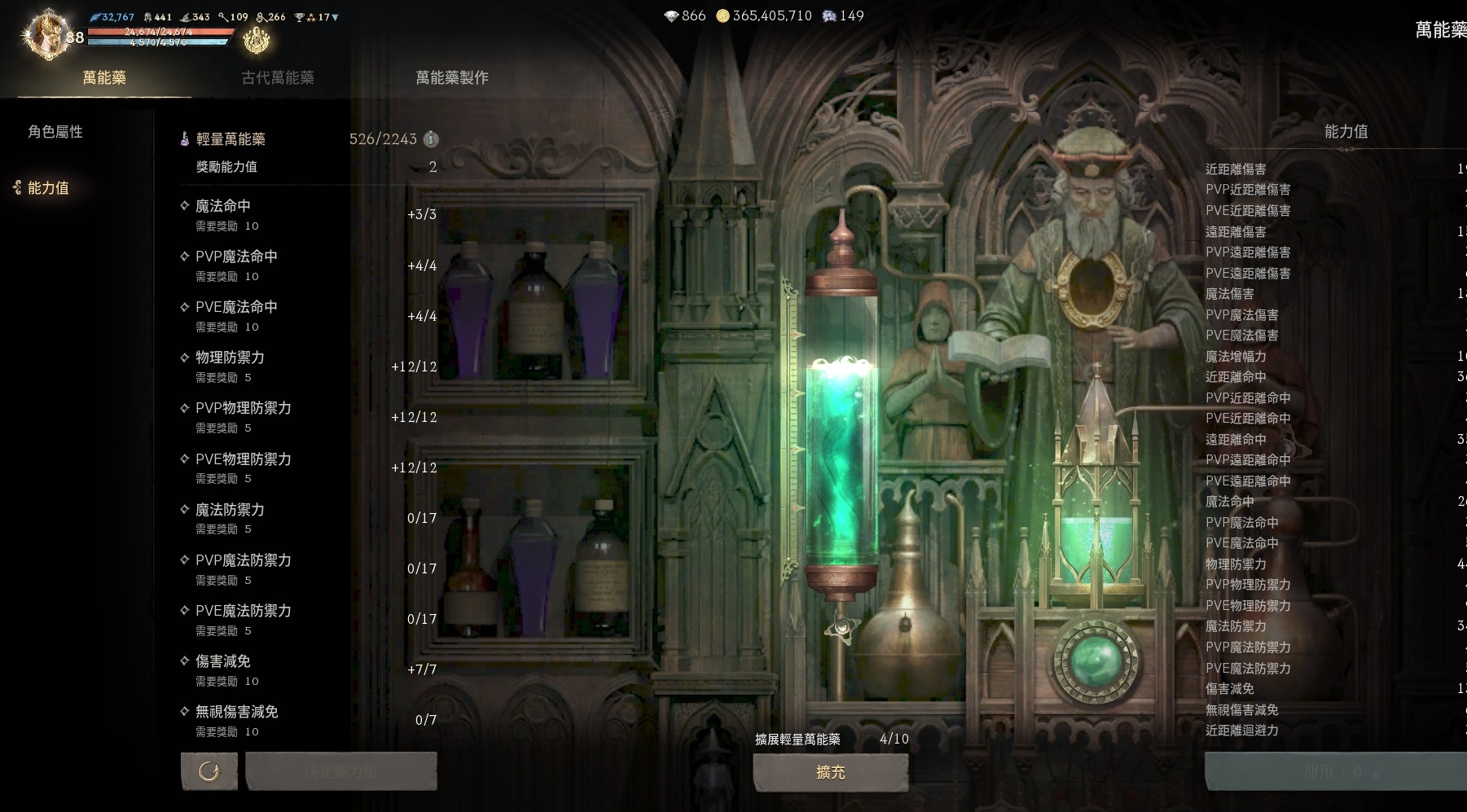This screenshot has height=812, width=1467.
Task: Choose the 能力值 side menu entry
Action: point(48,188)
